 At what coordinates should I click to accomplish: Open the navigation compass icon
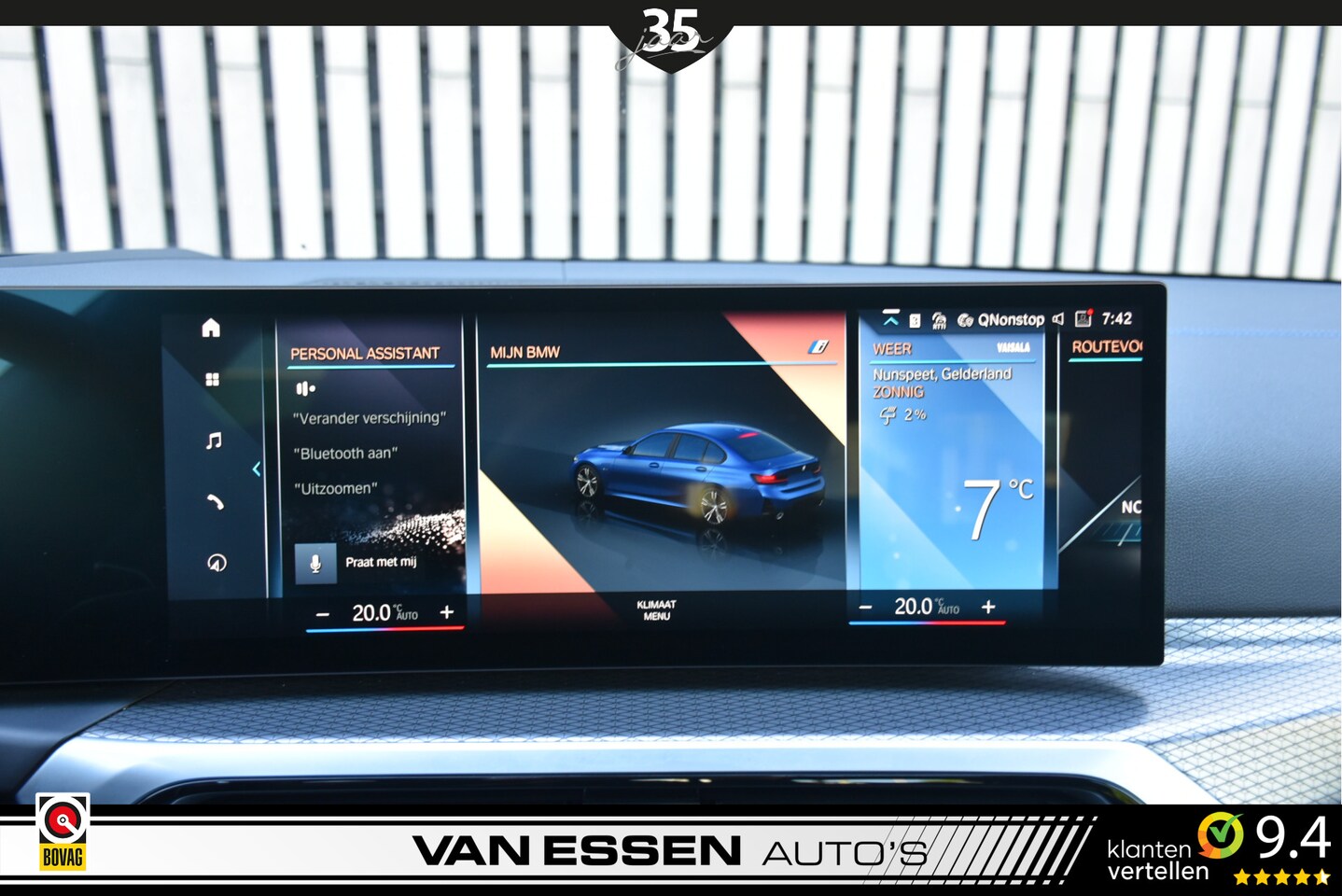click(x=217, y=563)
